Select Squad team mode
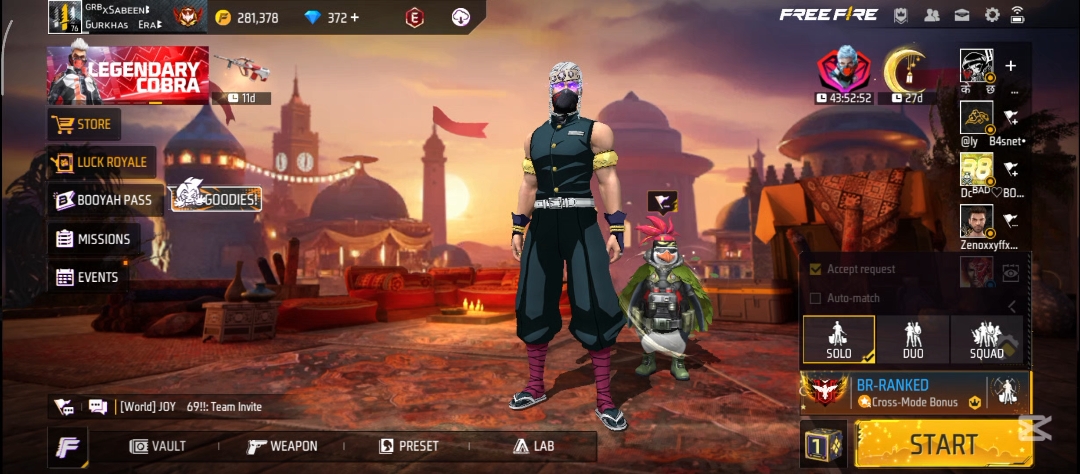Screen dimensions: 1080x474 (986, 340)
